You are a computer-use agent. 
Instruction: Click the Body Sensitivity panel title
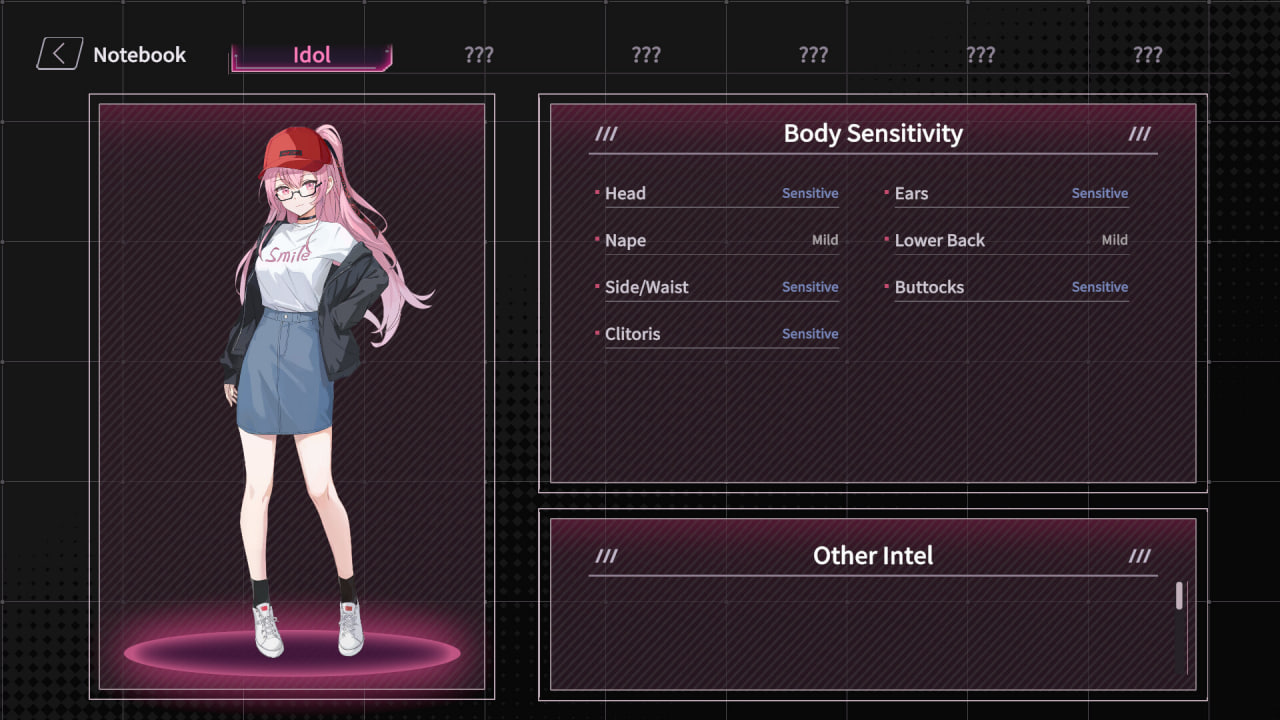(872, 133)
